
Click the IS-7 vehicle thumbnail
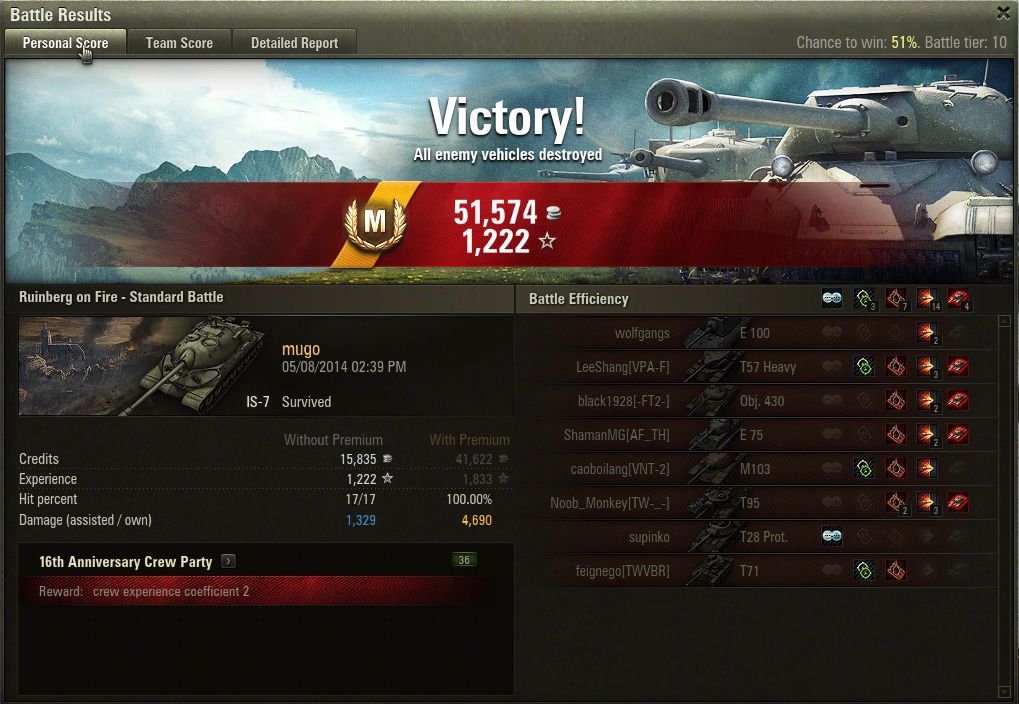coord(140,365)
